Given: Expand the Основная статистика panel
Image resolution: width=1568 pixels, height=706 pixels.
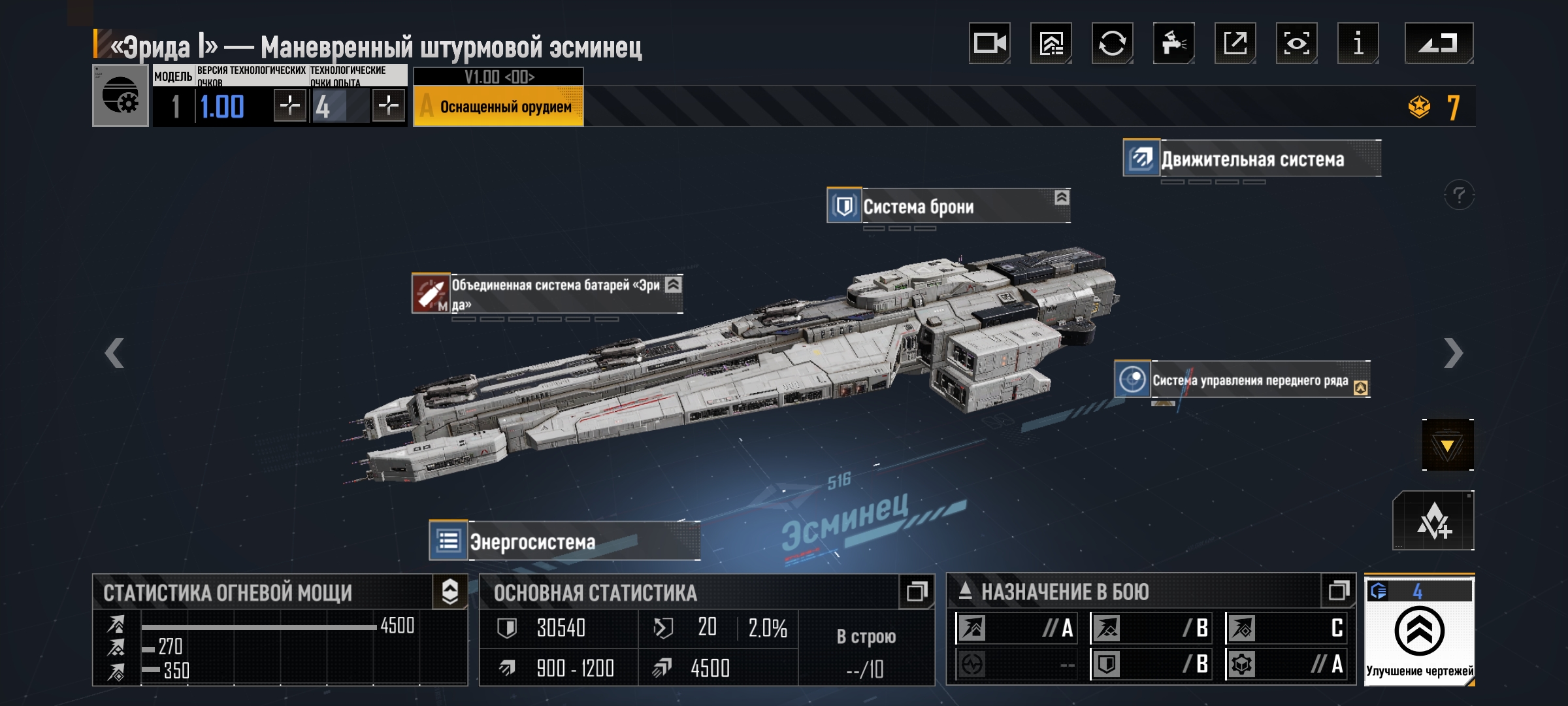Looking at the screenshot, I should click(x=916, y=592).
